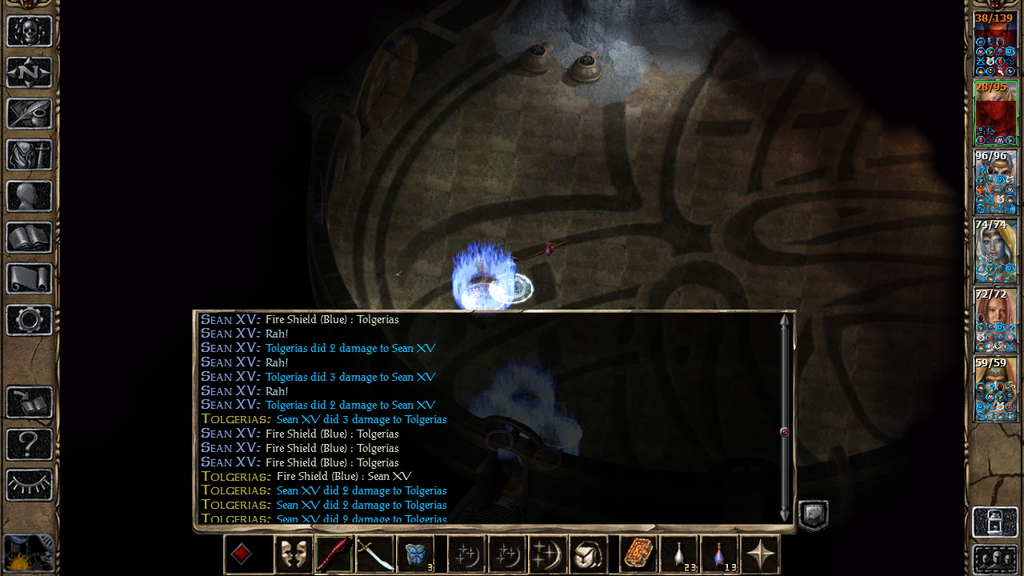Open the priest scroll button
This screenshot has width=1024, height=576.
[x=29, y=278]
